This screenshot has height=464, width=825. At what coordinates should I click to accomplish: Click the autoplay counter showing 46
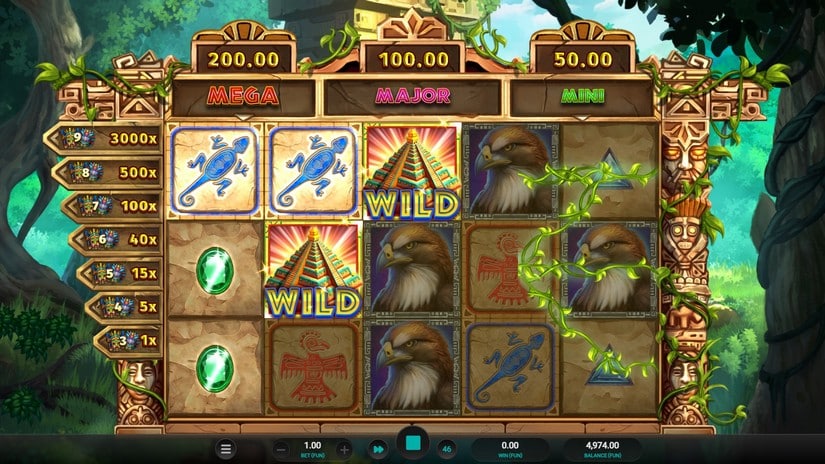(x=446, y=449)
